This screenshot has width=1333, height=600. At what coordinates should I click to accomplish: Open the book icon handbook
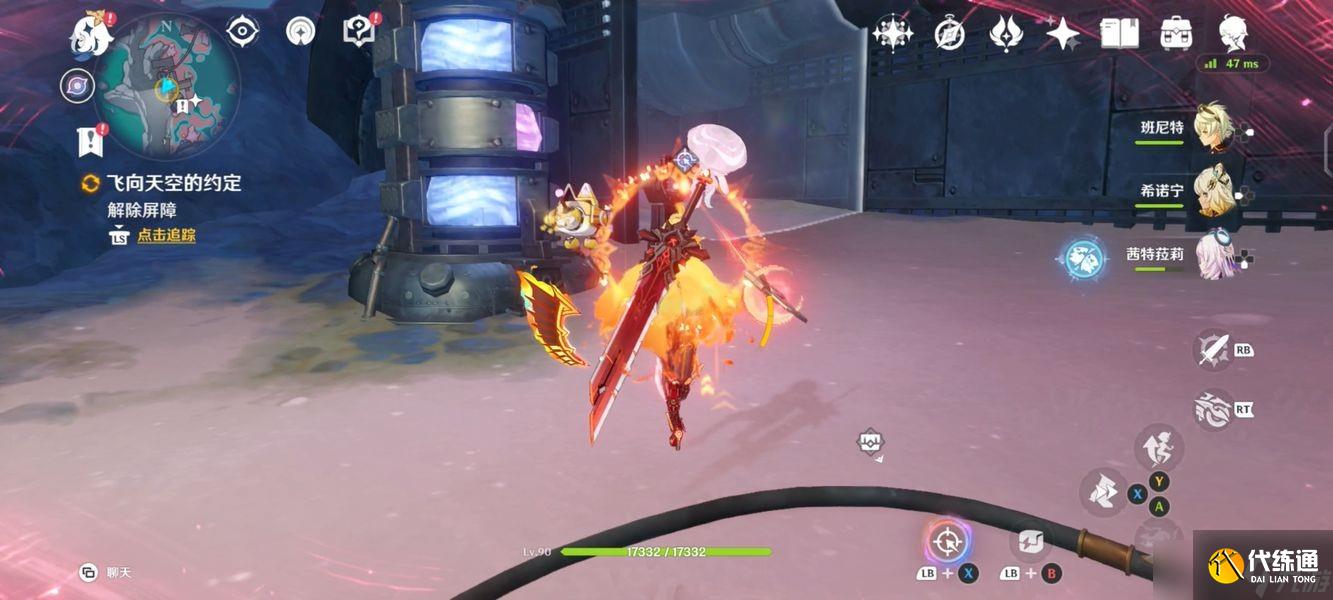1119,34
